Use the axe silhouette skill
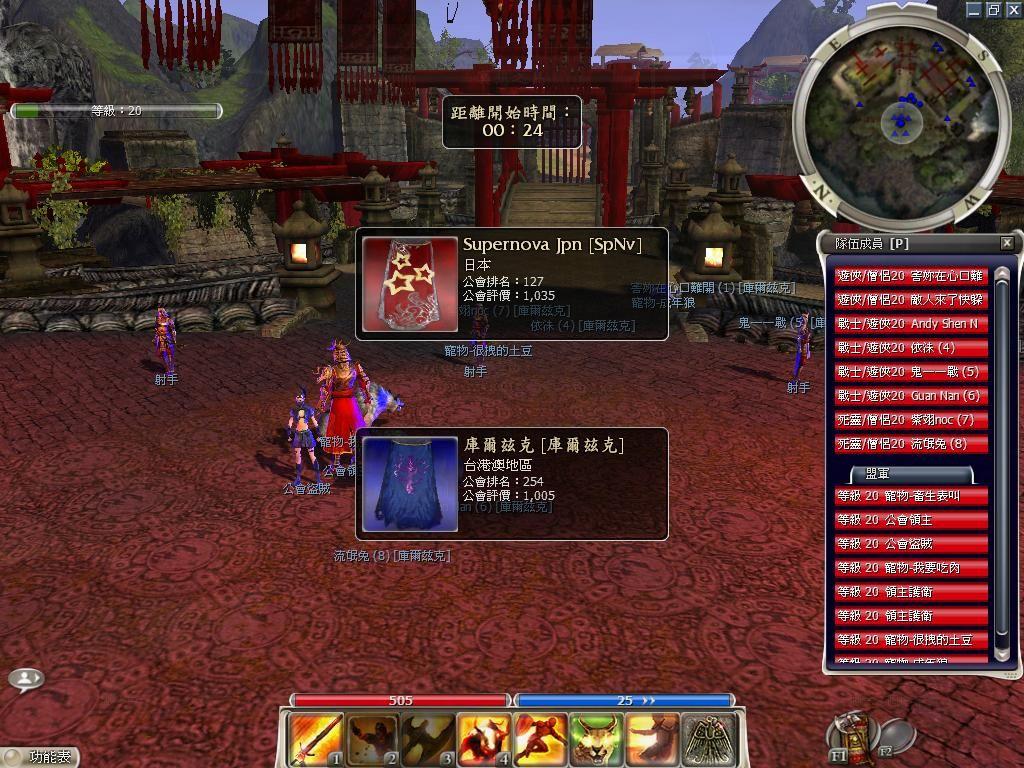This screenshot has height=768, width=1024. (x=428, y=739)
